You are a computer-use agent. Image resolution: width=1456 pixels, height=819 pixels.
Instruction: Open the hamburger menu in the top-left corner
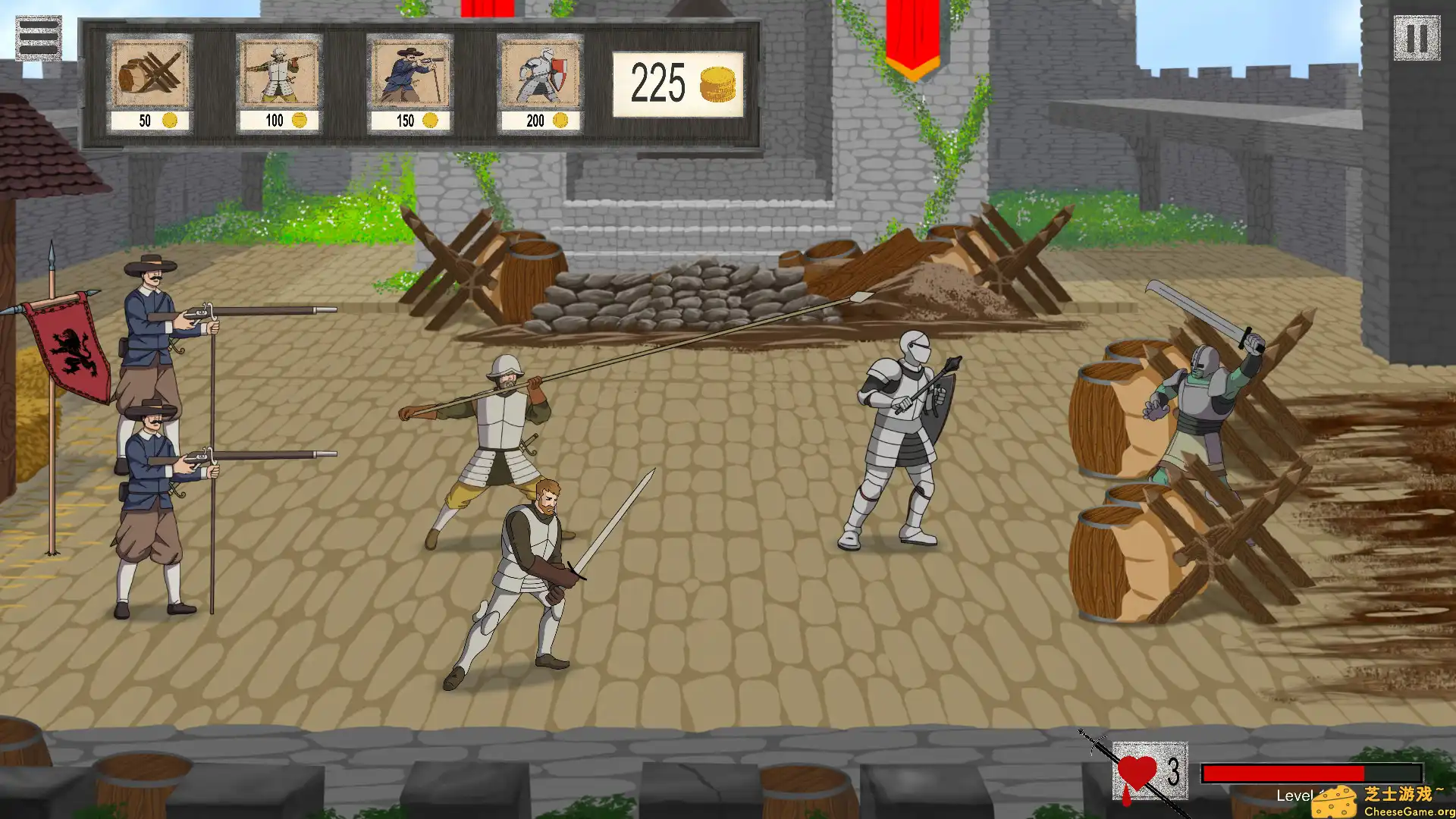pos(39,36)
